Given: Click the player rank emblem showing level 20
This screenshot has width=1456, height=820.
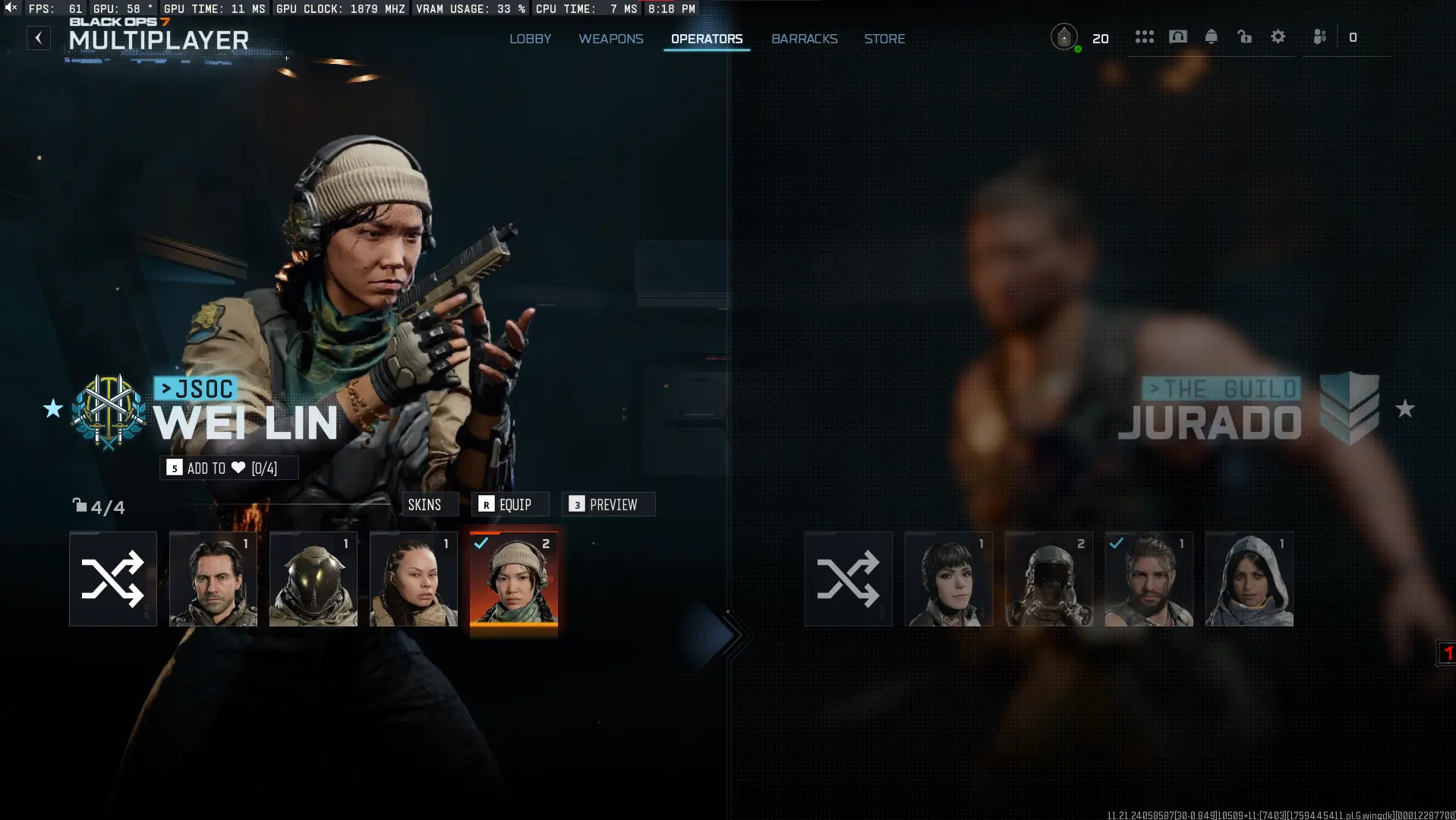Looking at the screenshot, I should (1065, 36).
